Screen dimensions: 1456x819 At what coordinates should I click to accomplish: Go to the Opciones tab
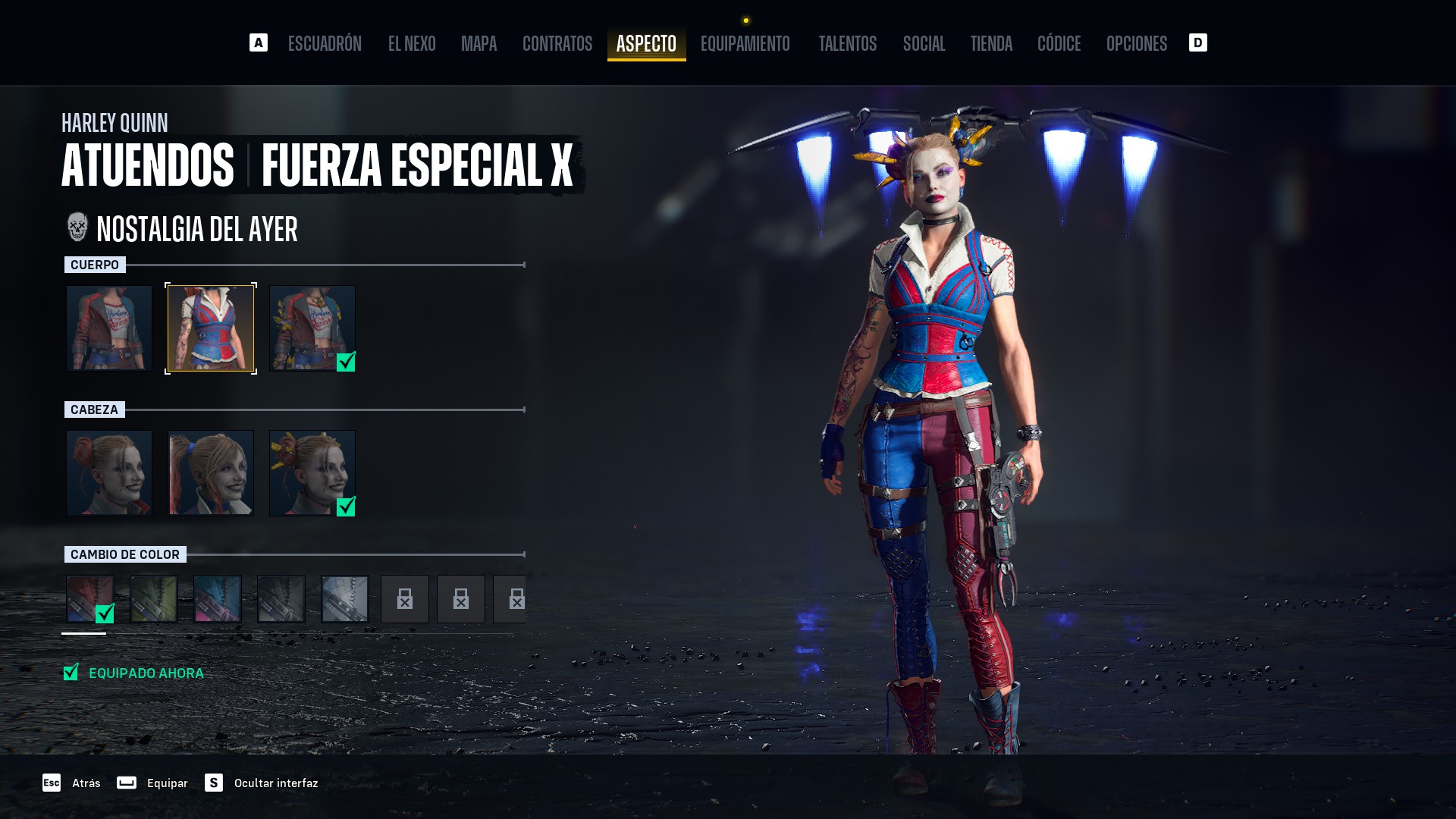(1136, 44)
